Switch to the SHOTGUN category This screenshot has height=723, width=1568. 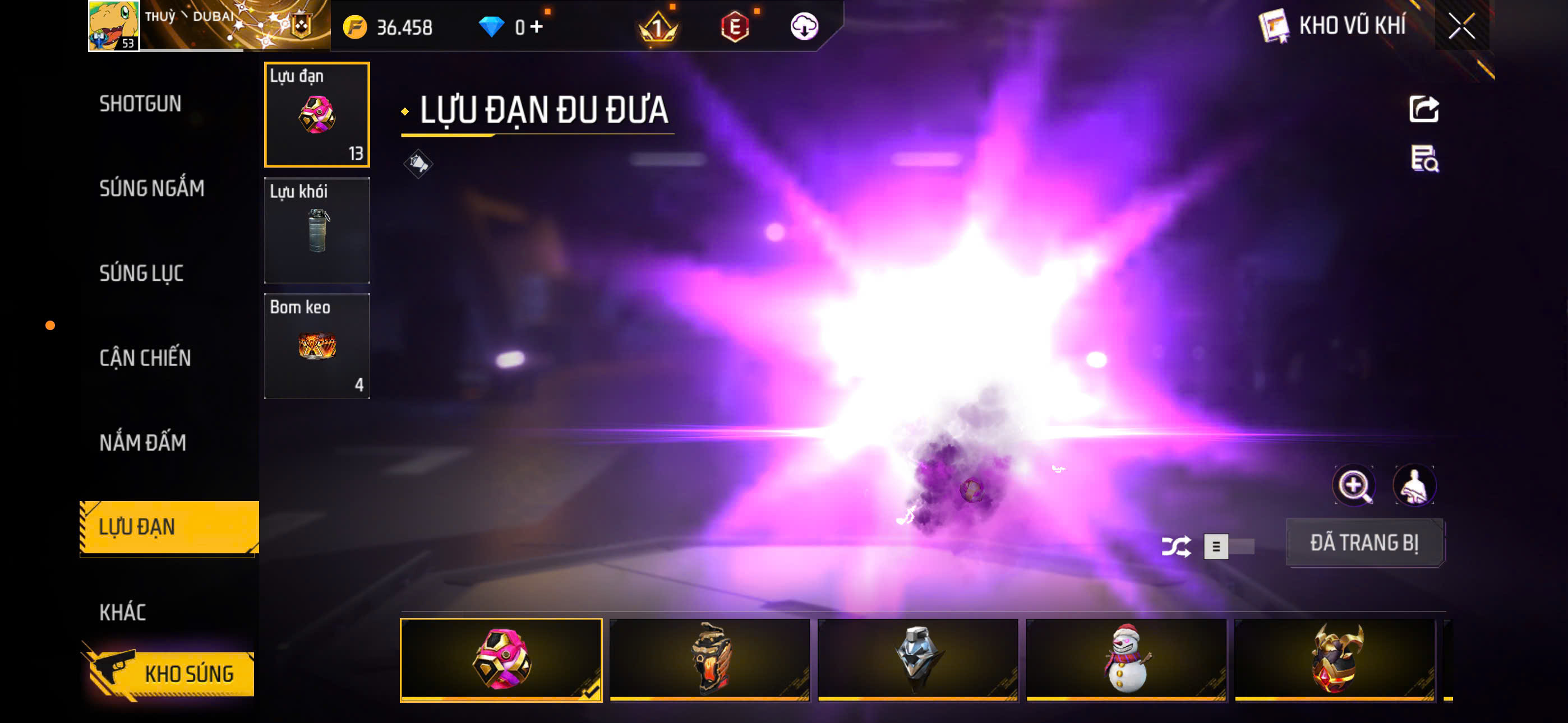point(140,104)
